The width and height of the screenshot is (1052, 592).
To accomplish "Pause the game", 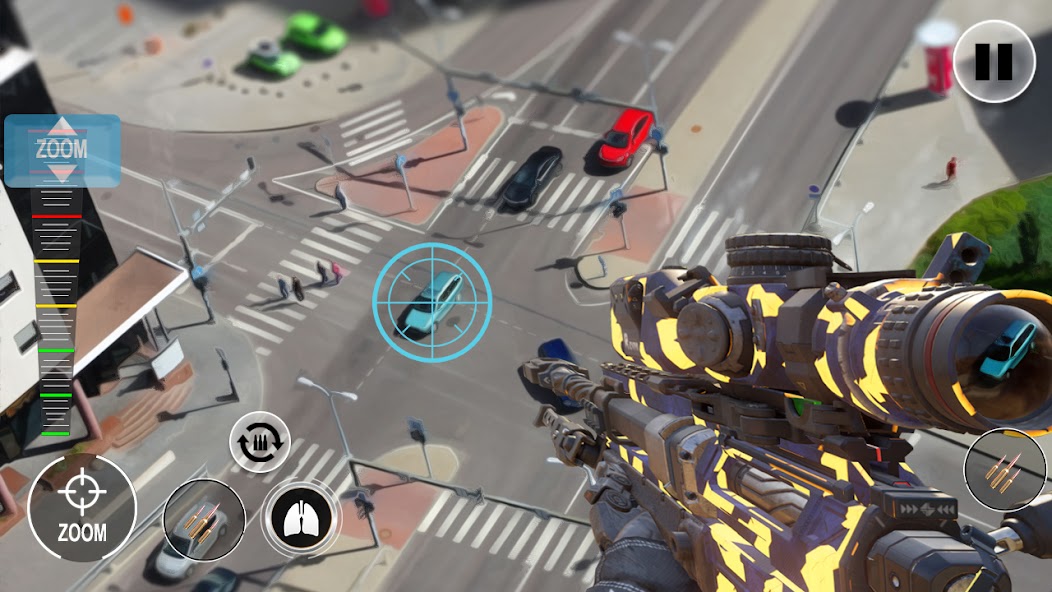I will [x=993, y=61].
